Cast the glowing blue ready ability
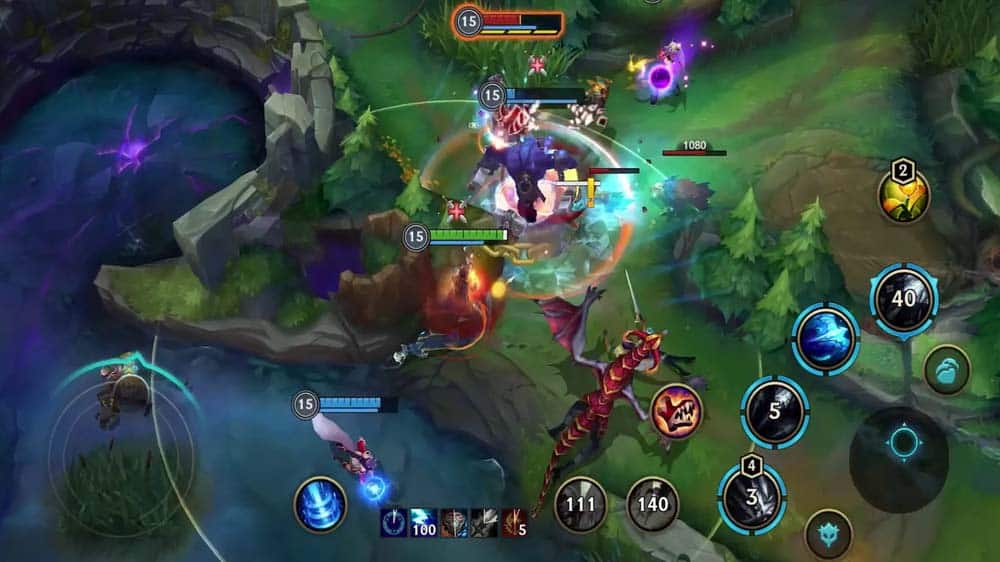 [825, 339]
